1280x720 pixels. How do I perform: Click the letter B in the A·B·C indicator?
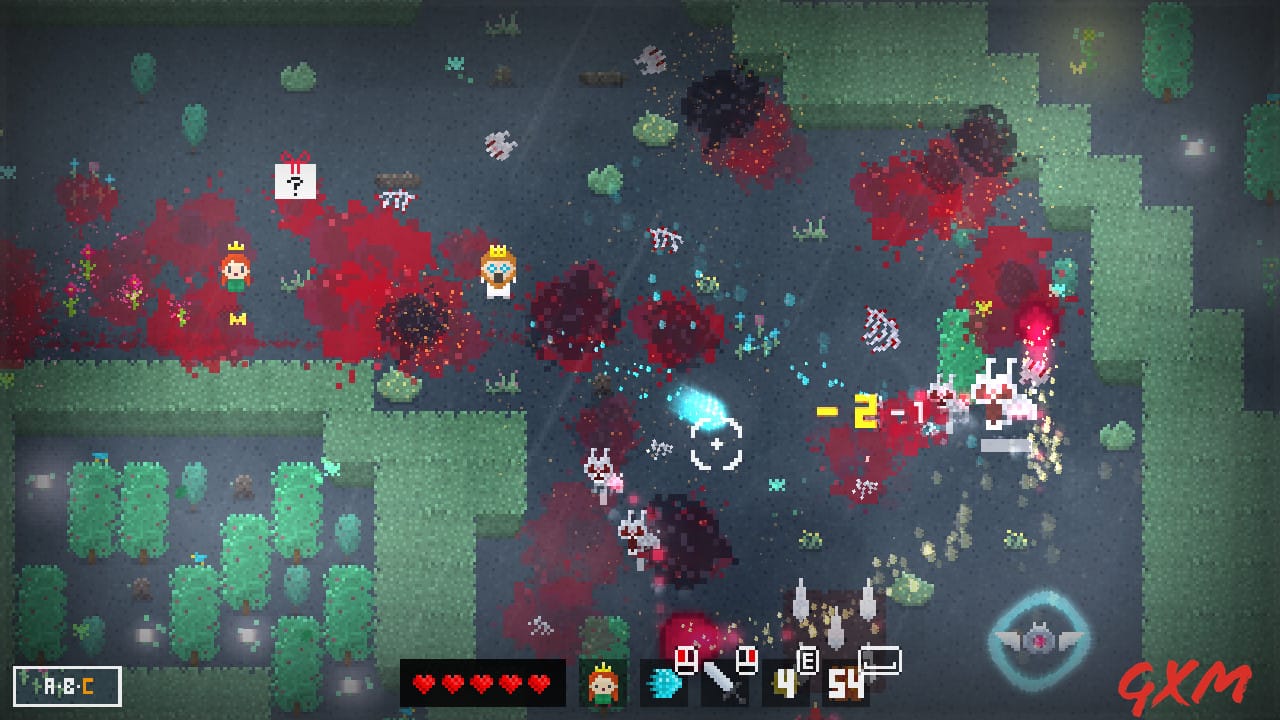[x=69, y=685]
